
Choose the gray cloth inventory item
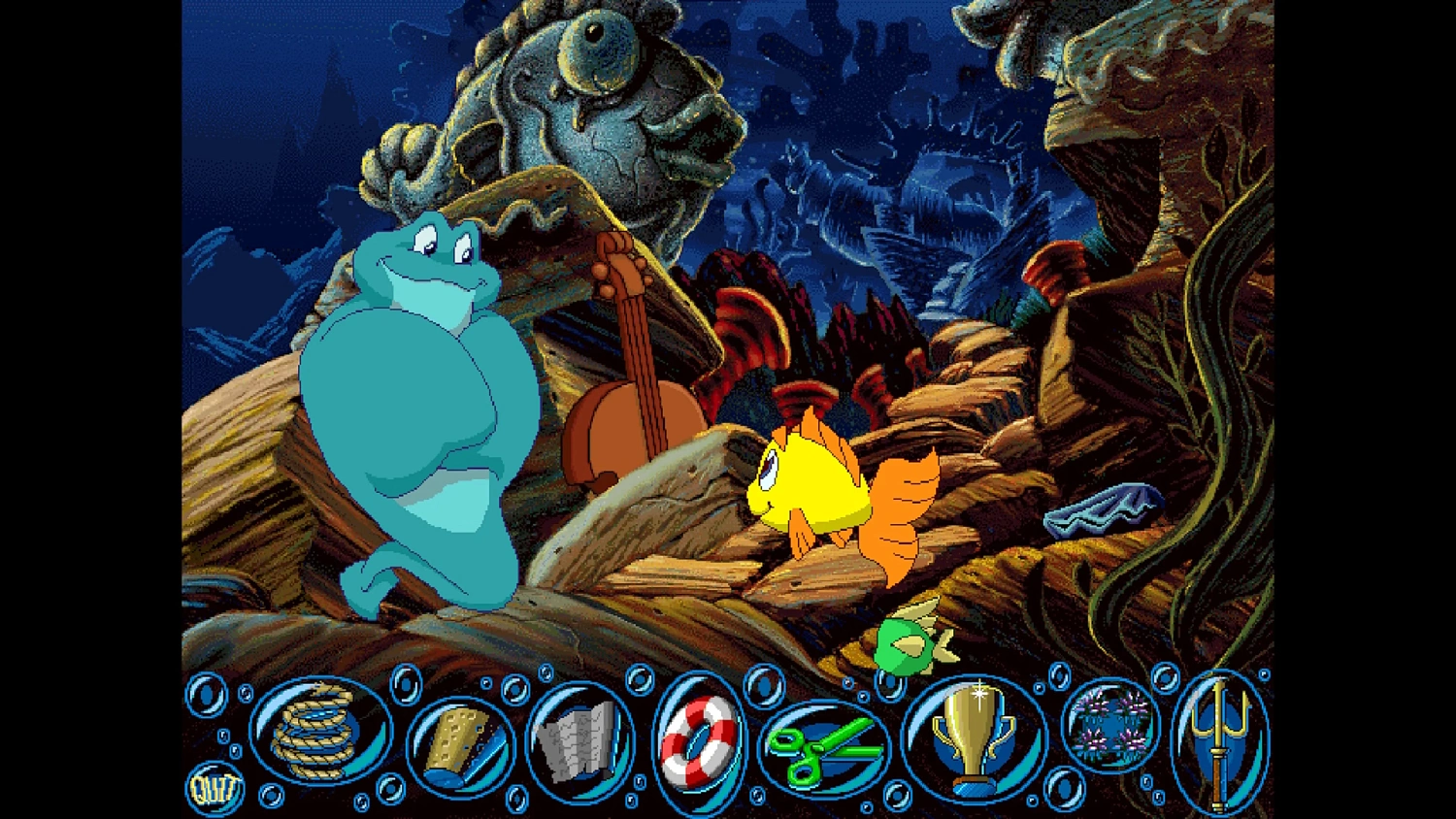pyautogui.click(x=578, y=740)
